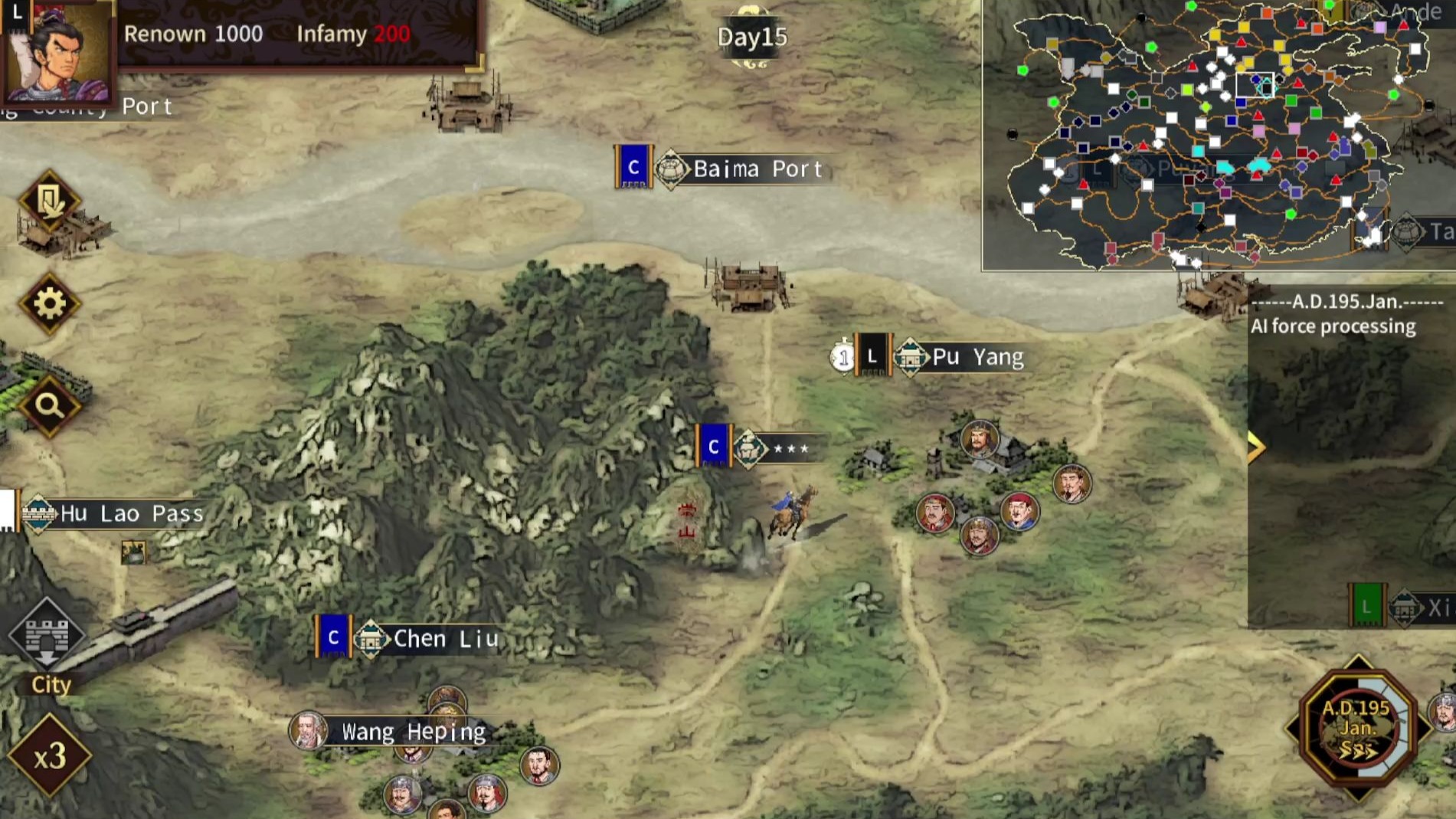
Task: Toggle the x3 game speed button
Action: (50, 757)
